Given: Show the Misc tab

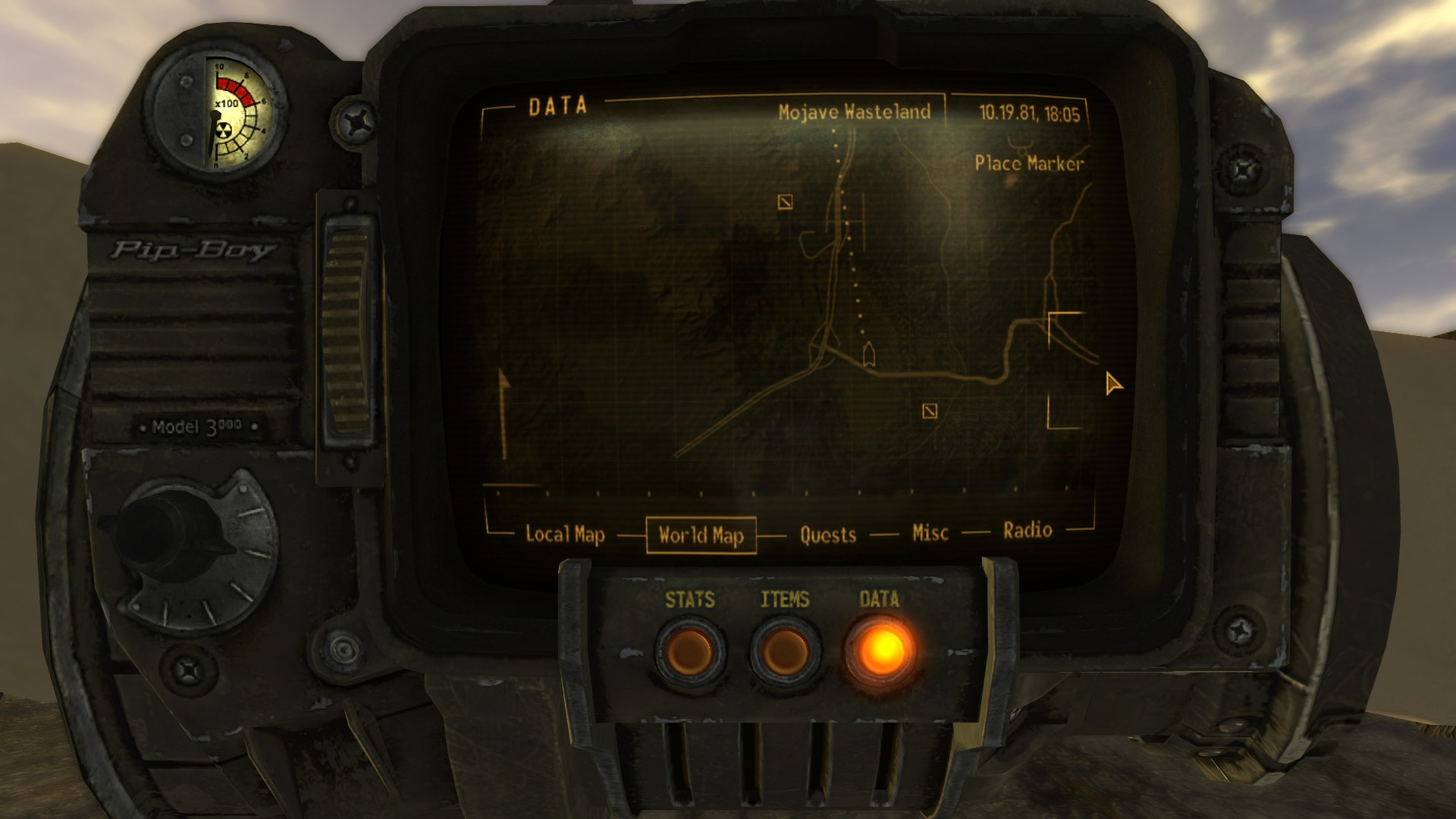Looking at the screenshot, I should pyautogui.click(x=930, y=533).
